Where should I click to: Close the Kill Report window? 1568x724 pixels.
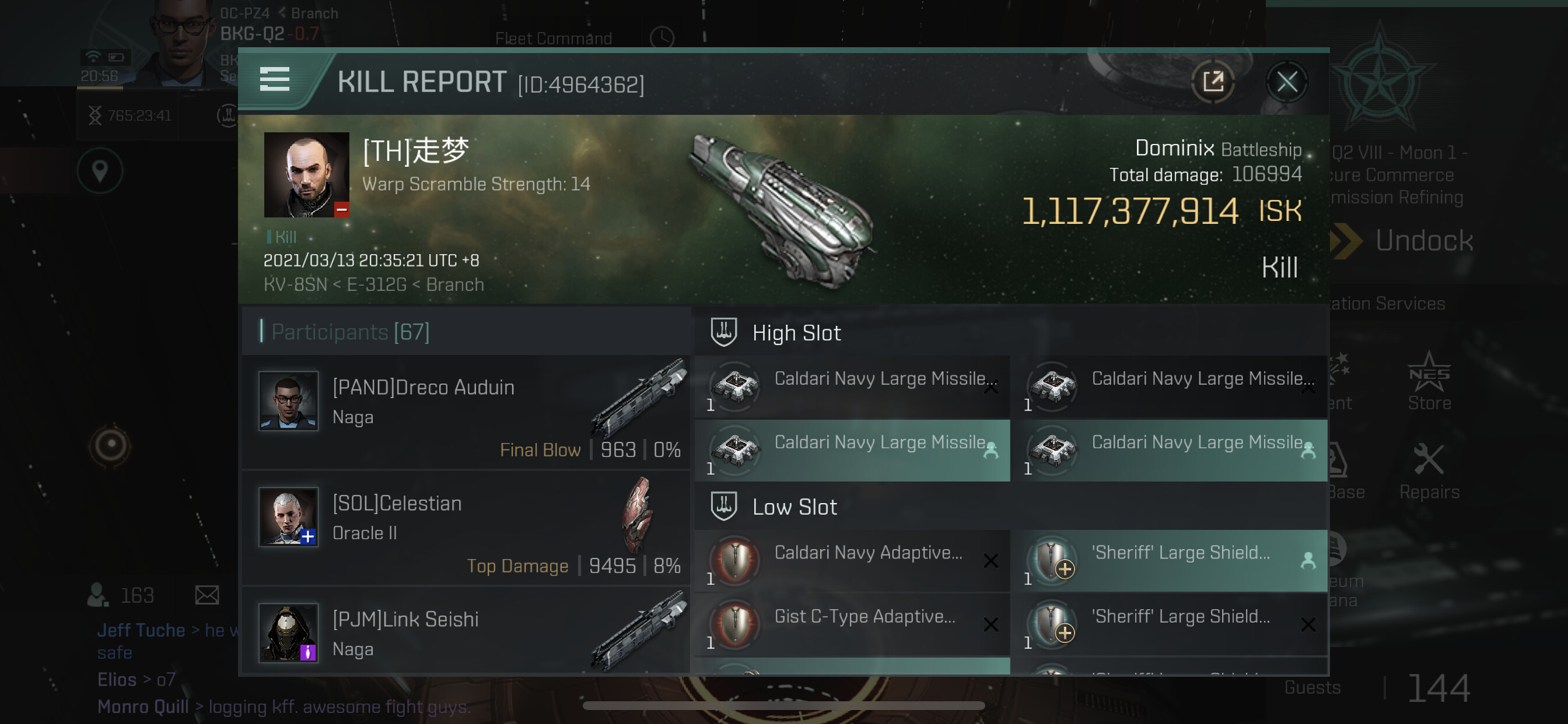pos(1286,82)
